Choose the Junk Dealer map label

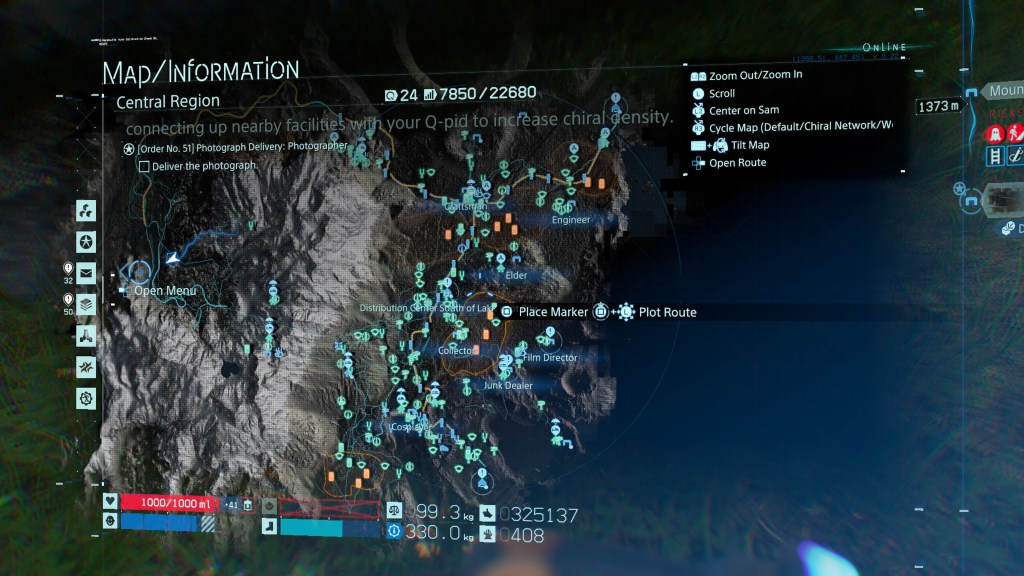pos(508,385)
